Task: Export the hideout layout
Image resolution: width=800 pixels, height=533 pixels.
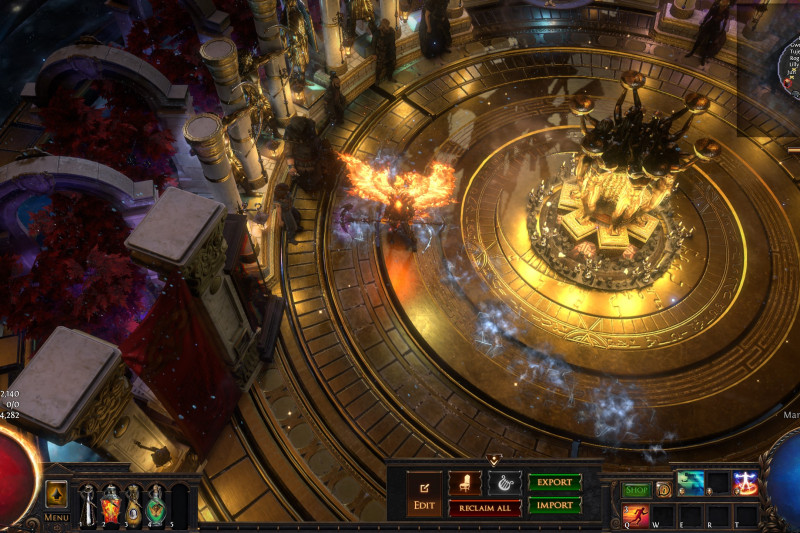Action: pyautogui.click(x=554, y=482)
